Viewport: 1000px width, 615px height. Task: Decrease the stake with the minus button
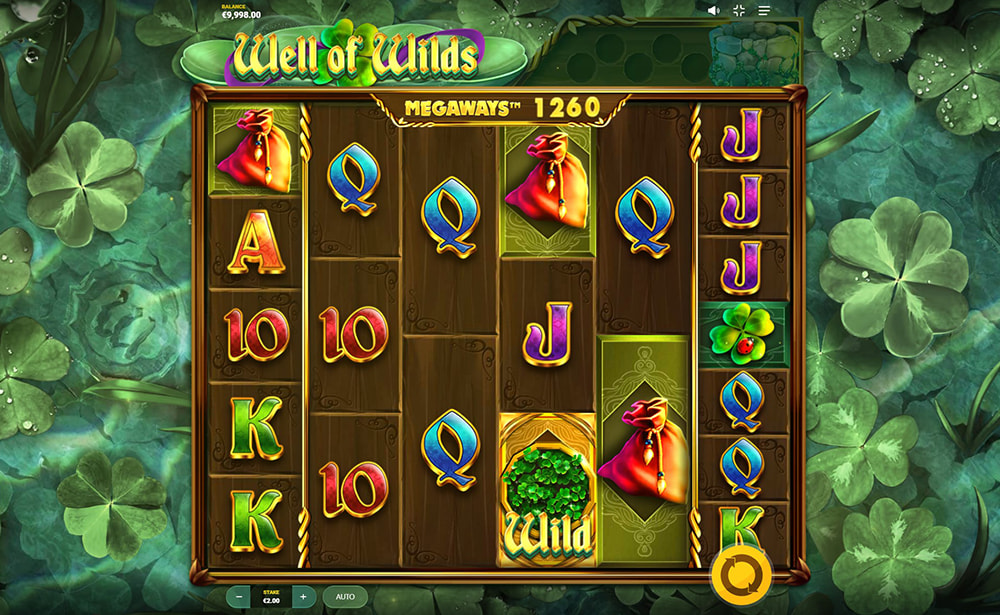coord(239,597)
